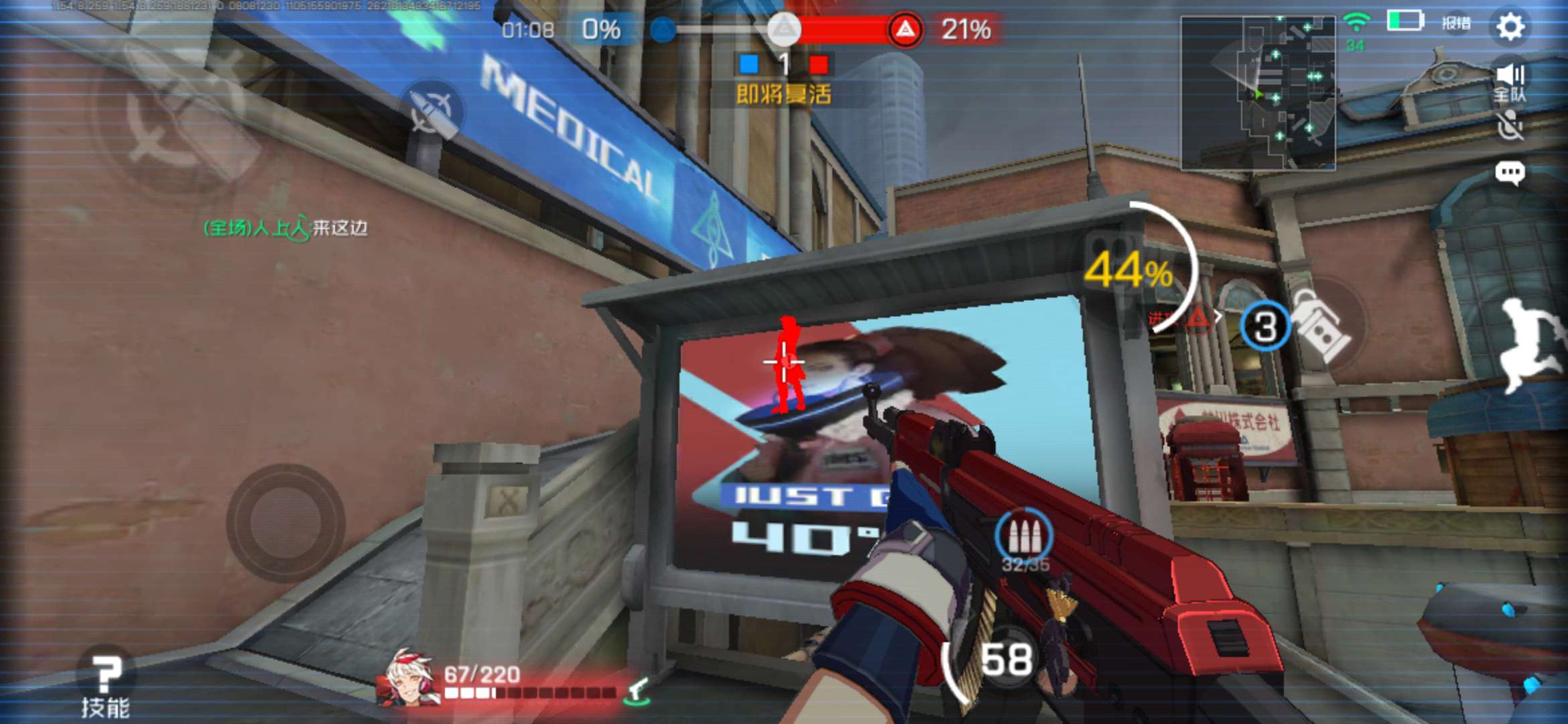Select the white-haired character portrait
This screenshot has width=1568, height=724.
point(408,677)
